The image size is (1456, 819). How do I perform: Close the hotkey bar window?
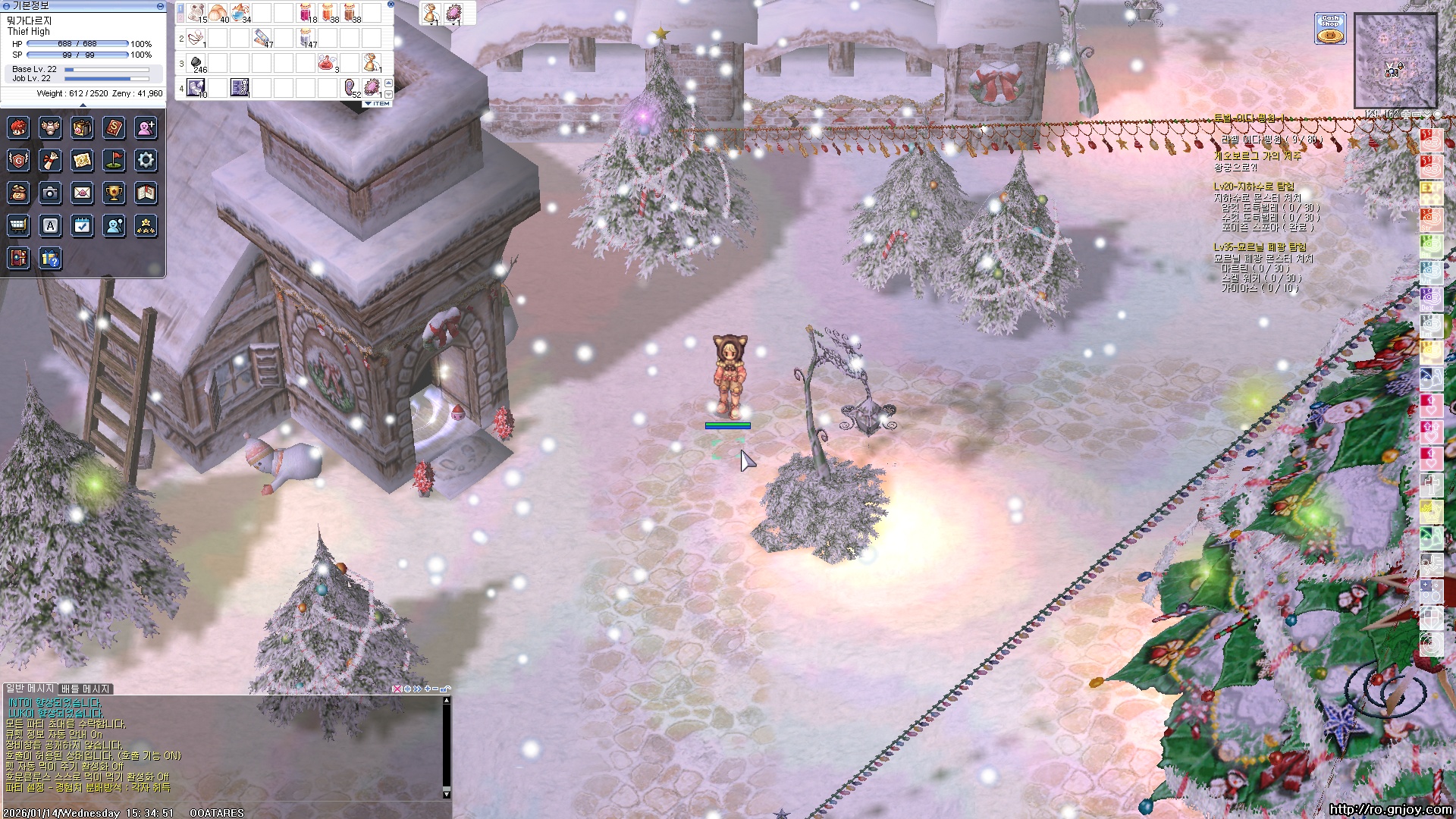(x=391, y=4)
